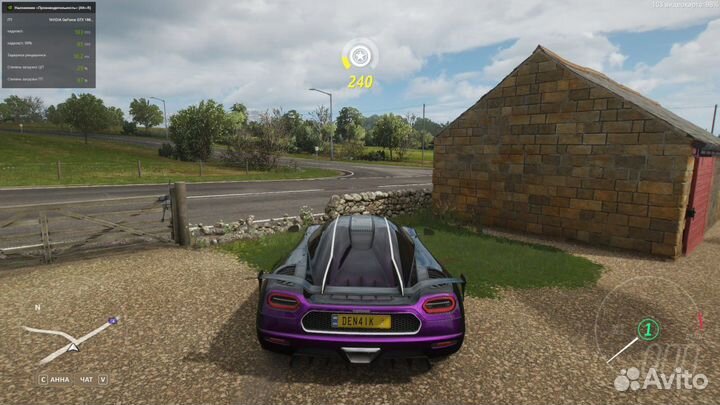Click the Avito watermark logo
The image size is (720, 405).
pyautogui.click(x=660, y=378)
